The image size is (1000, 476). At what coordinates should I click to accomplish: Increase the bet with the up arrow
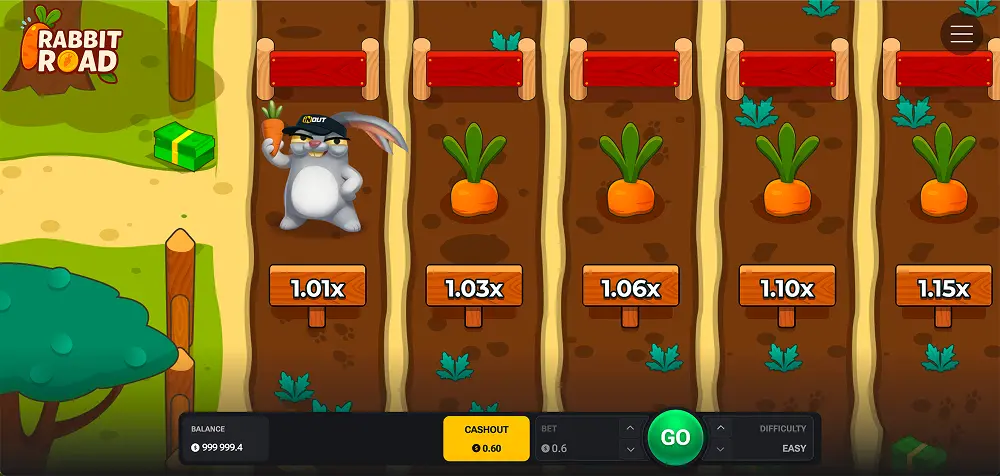pyautogui.click(x=629, y=428)
